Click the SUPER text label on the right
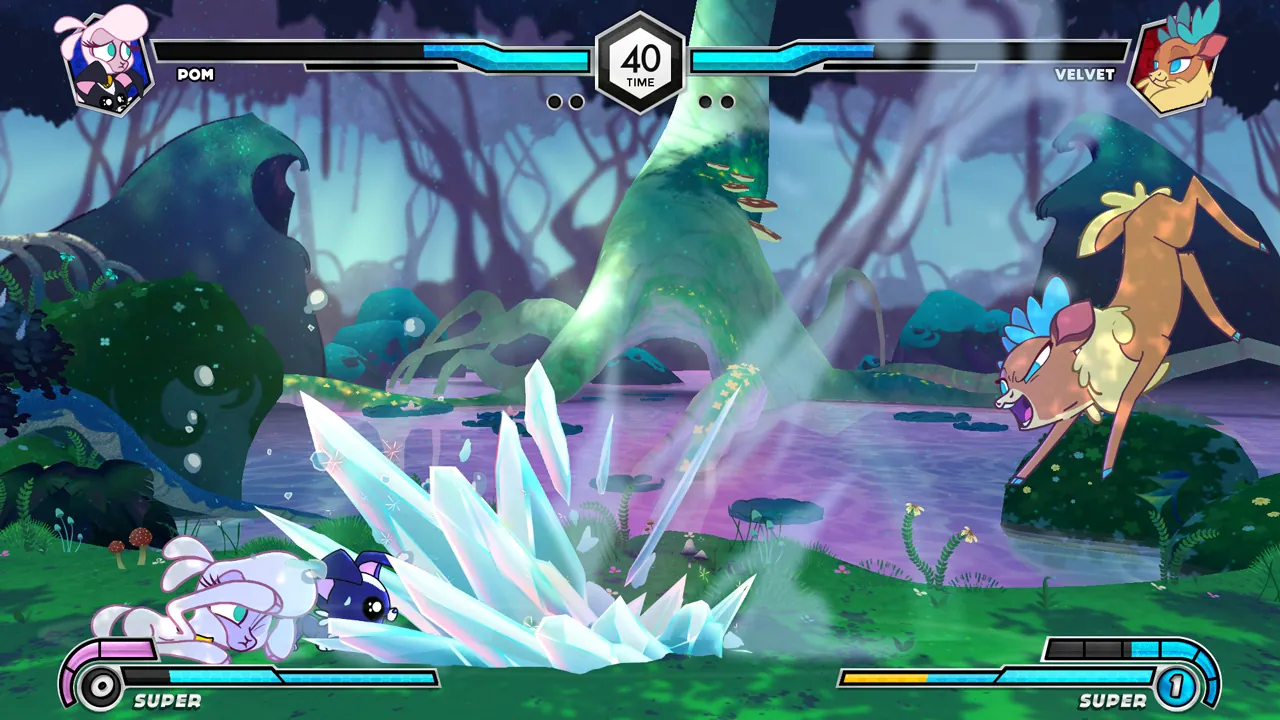 coord(1114,701)
